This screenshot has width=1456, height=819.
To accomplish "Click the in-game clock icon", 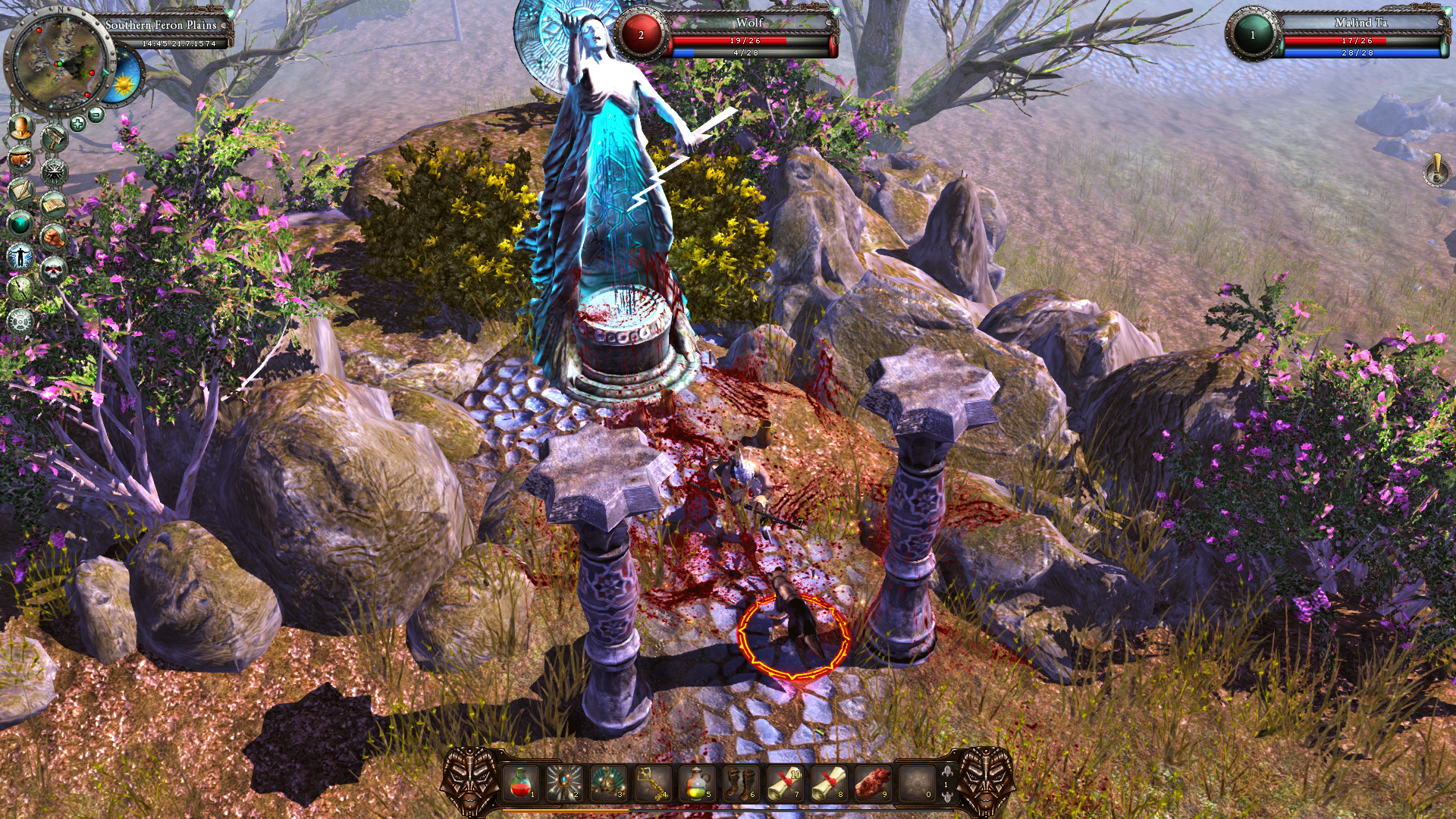I will click(x=20, y=290).
